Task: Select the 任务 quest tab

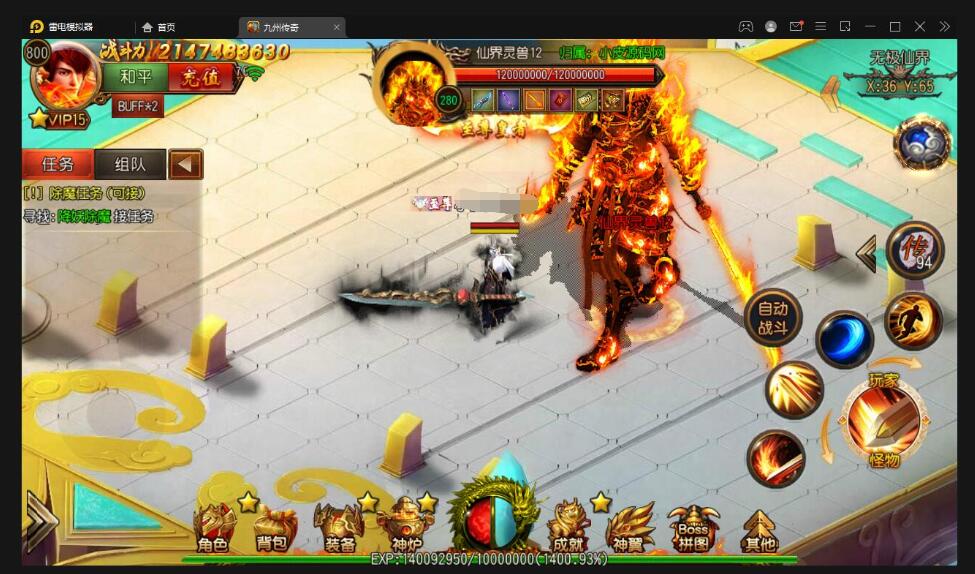Action: (x=58, y=164)
